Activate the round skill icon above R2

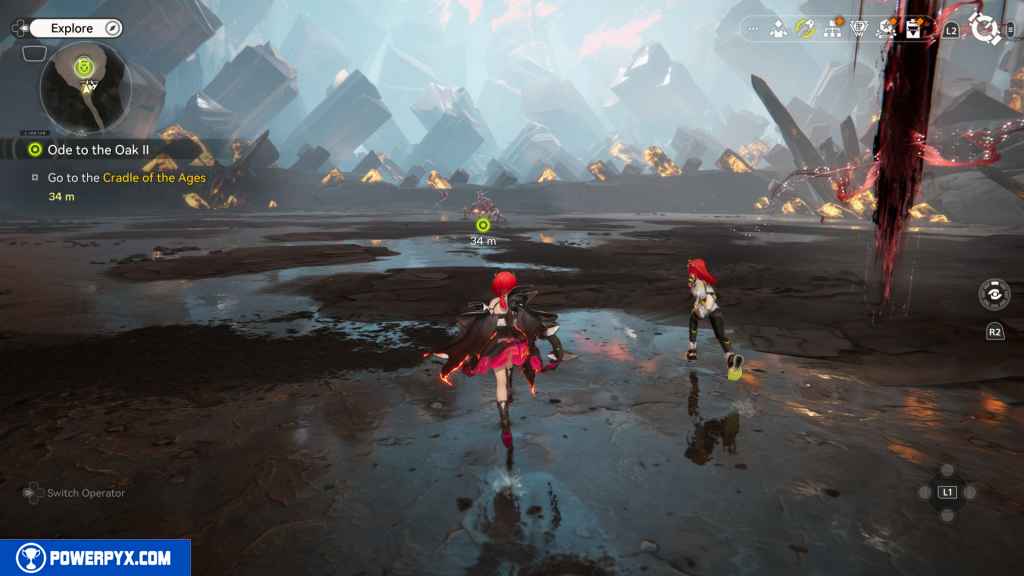(x=994, y=294)
